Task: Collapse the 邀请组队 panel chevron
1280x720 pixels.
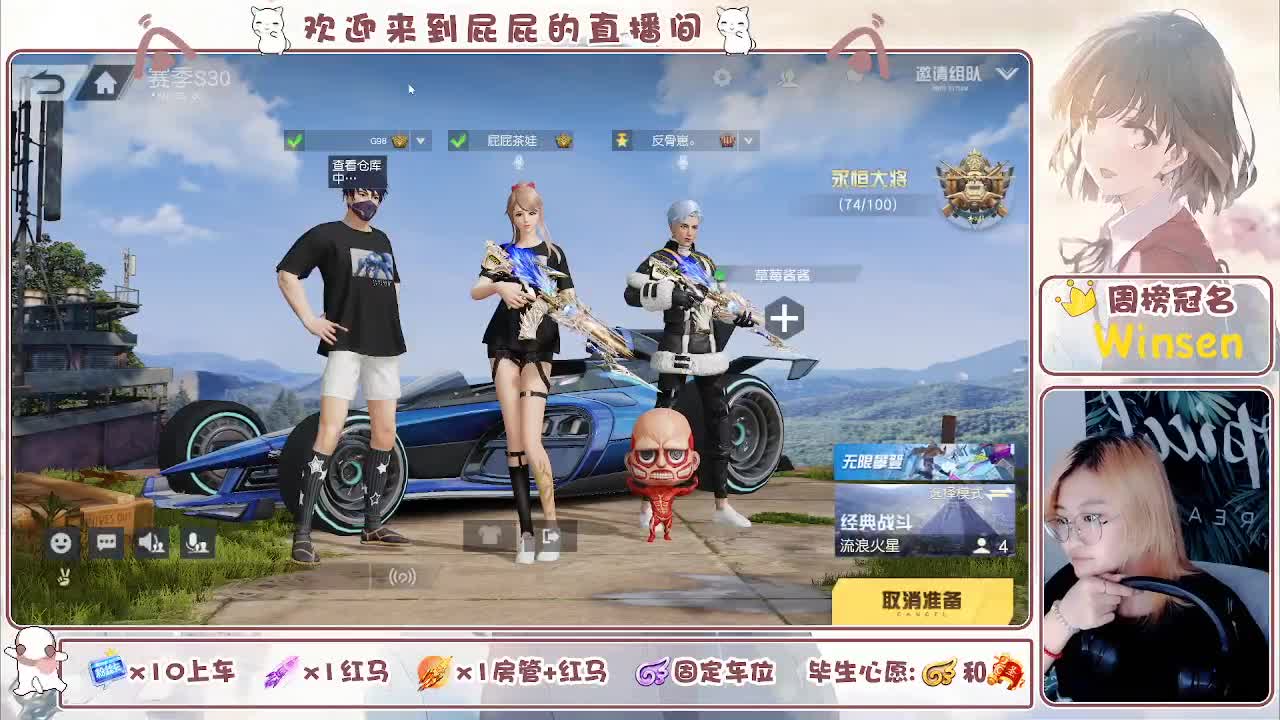Action: [1007, 73]
